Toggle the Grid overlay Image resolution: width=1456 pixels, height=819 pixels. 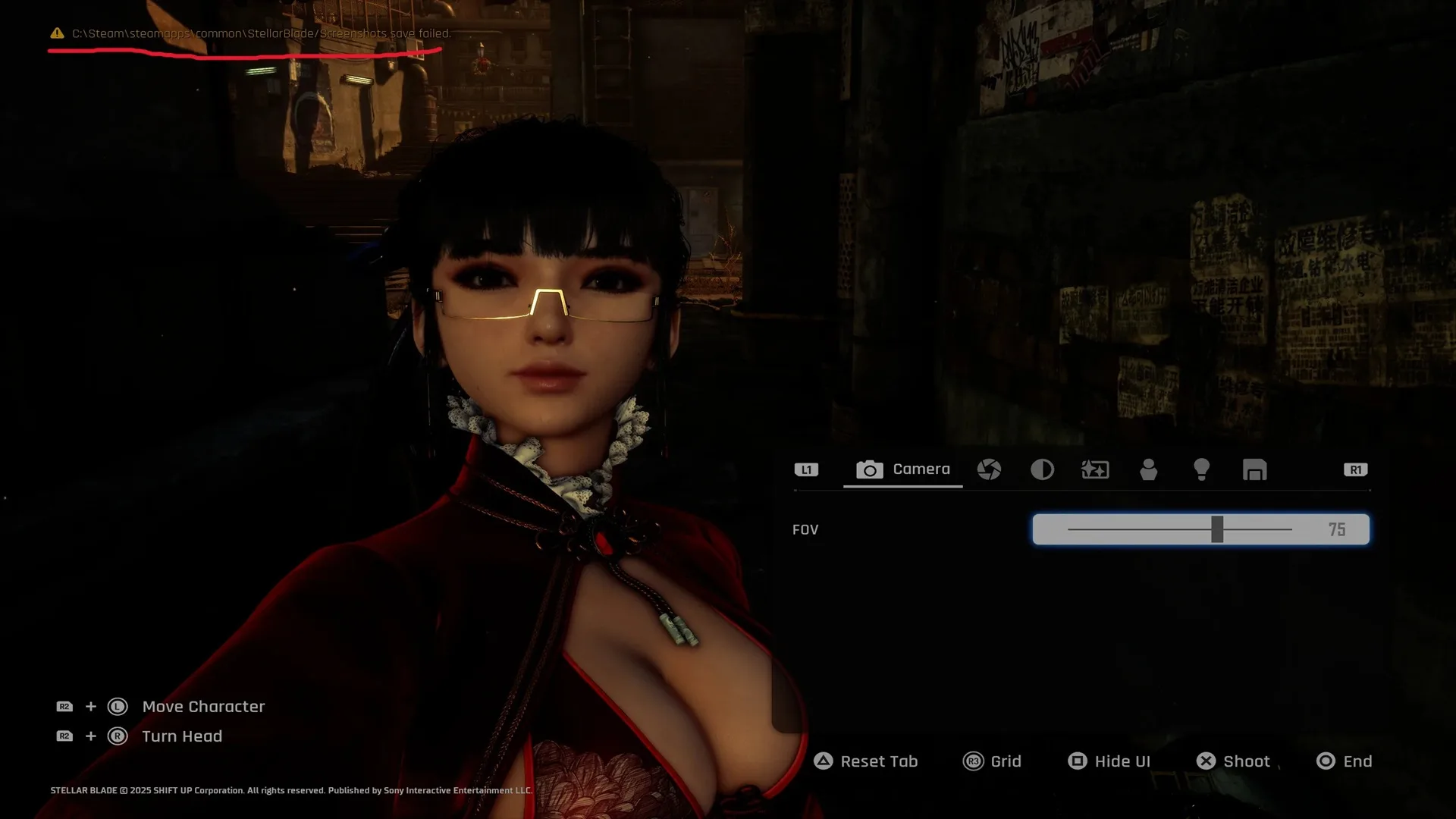993,761
